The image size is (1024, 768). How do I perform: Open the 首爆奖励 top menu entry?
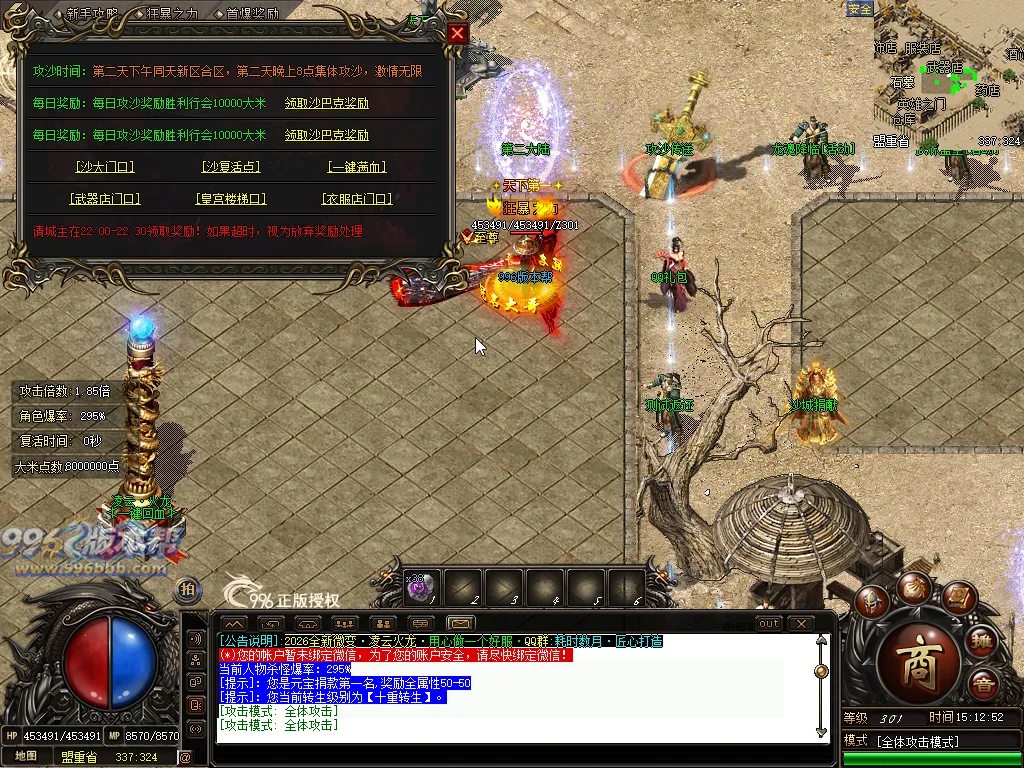coord(252,14)
